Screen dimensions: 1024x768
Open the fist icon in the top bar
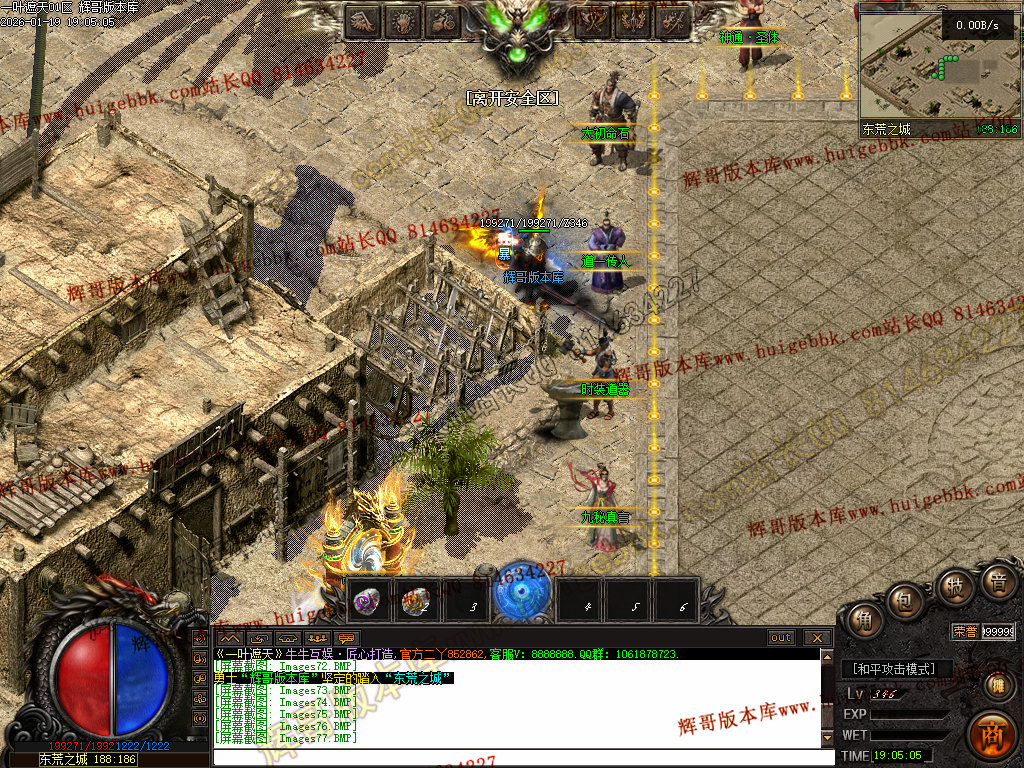tap(404, 21)
